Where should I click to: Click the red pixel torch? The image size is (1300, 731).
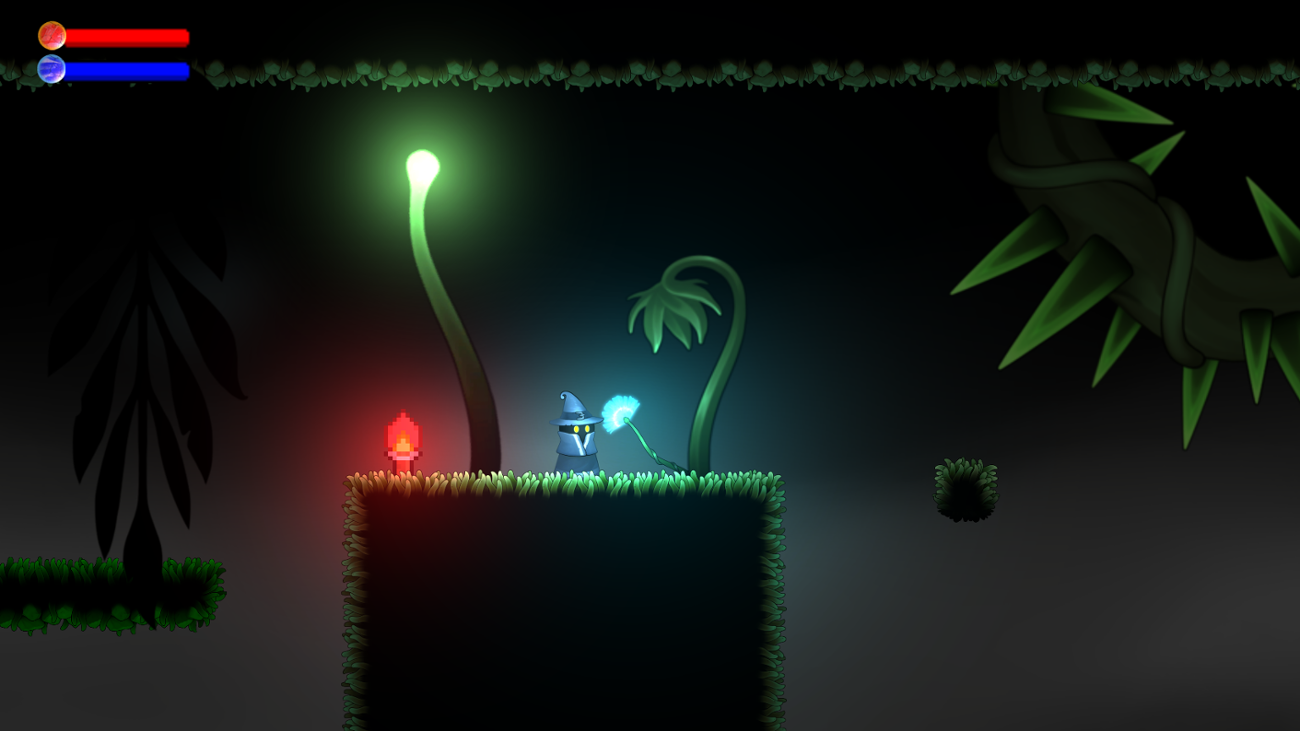[400, 435]
